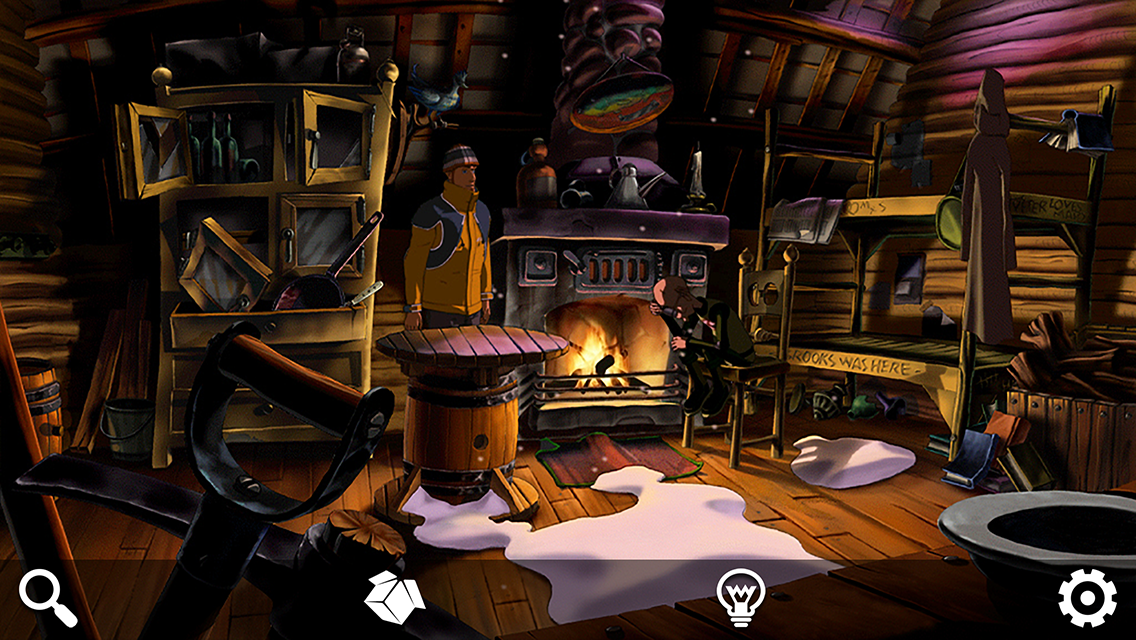Show a hint with the lightbulb icon
This screenshot has width=1136, height=640.
pos(740,597)
